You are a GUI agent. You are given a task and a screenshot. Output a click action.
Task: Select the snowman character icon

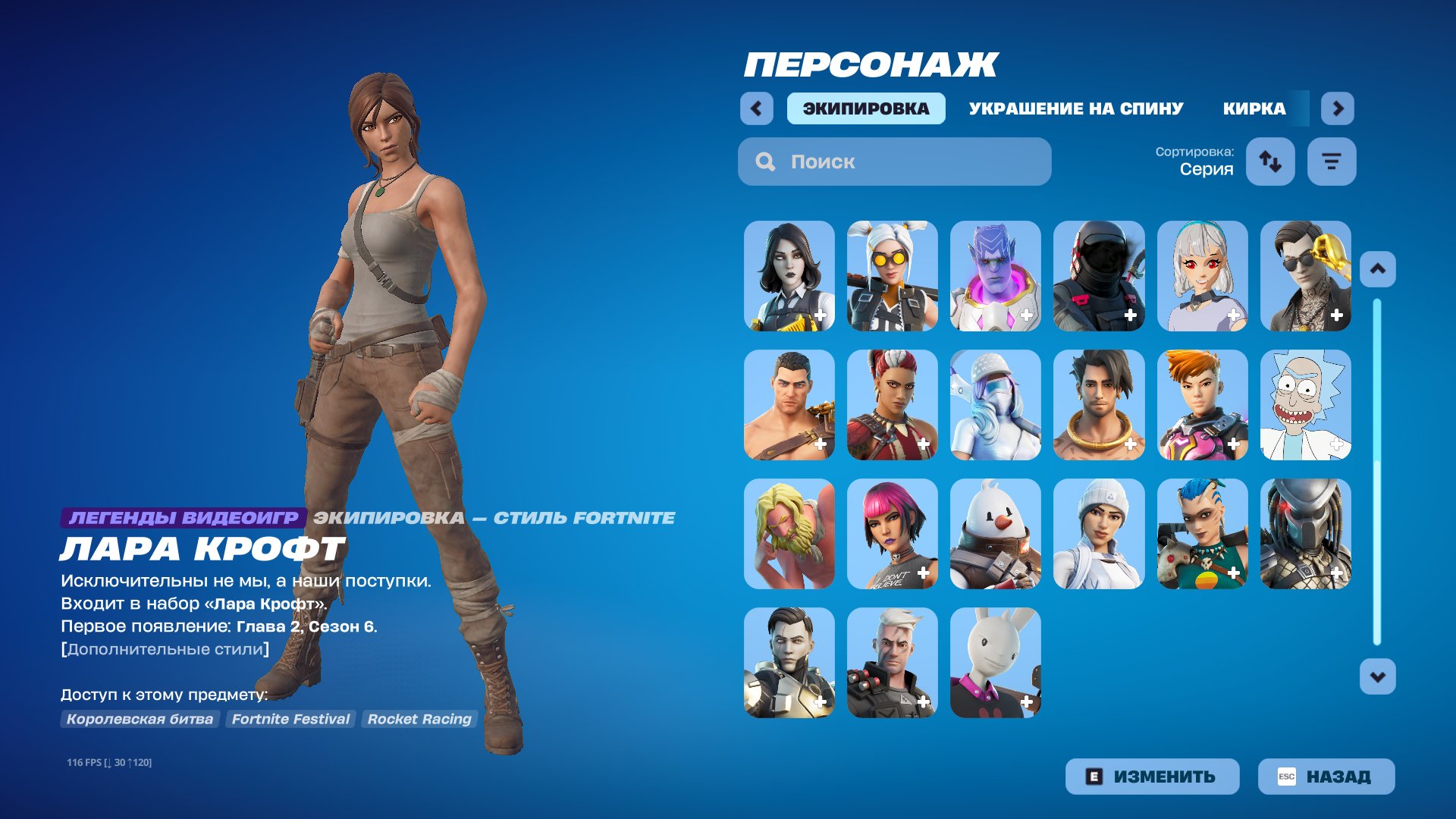click(x=995, y=535)
